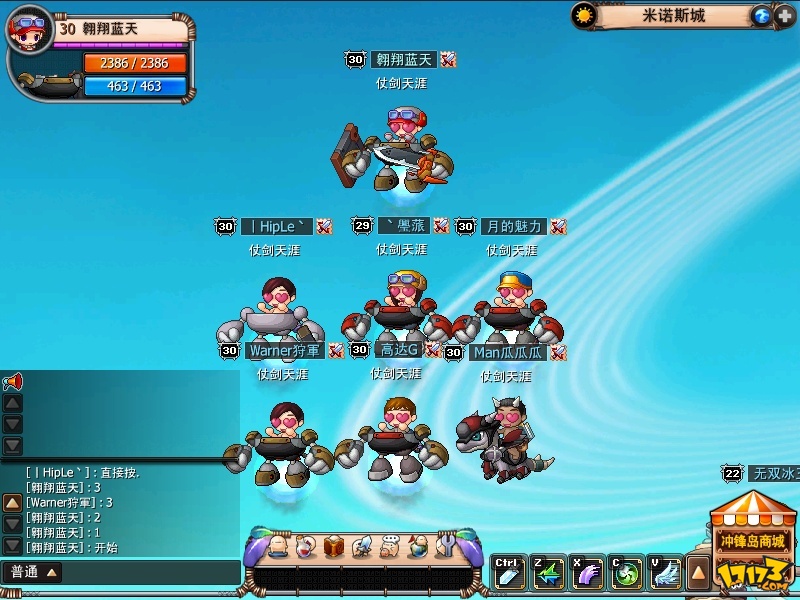Open the orange spellbook skills menu
The width and height of the screenshot is (800, 600).
click(335, 547)
